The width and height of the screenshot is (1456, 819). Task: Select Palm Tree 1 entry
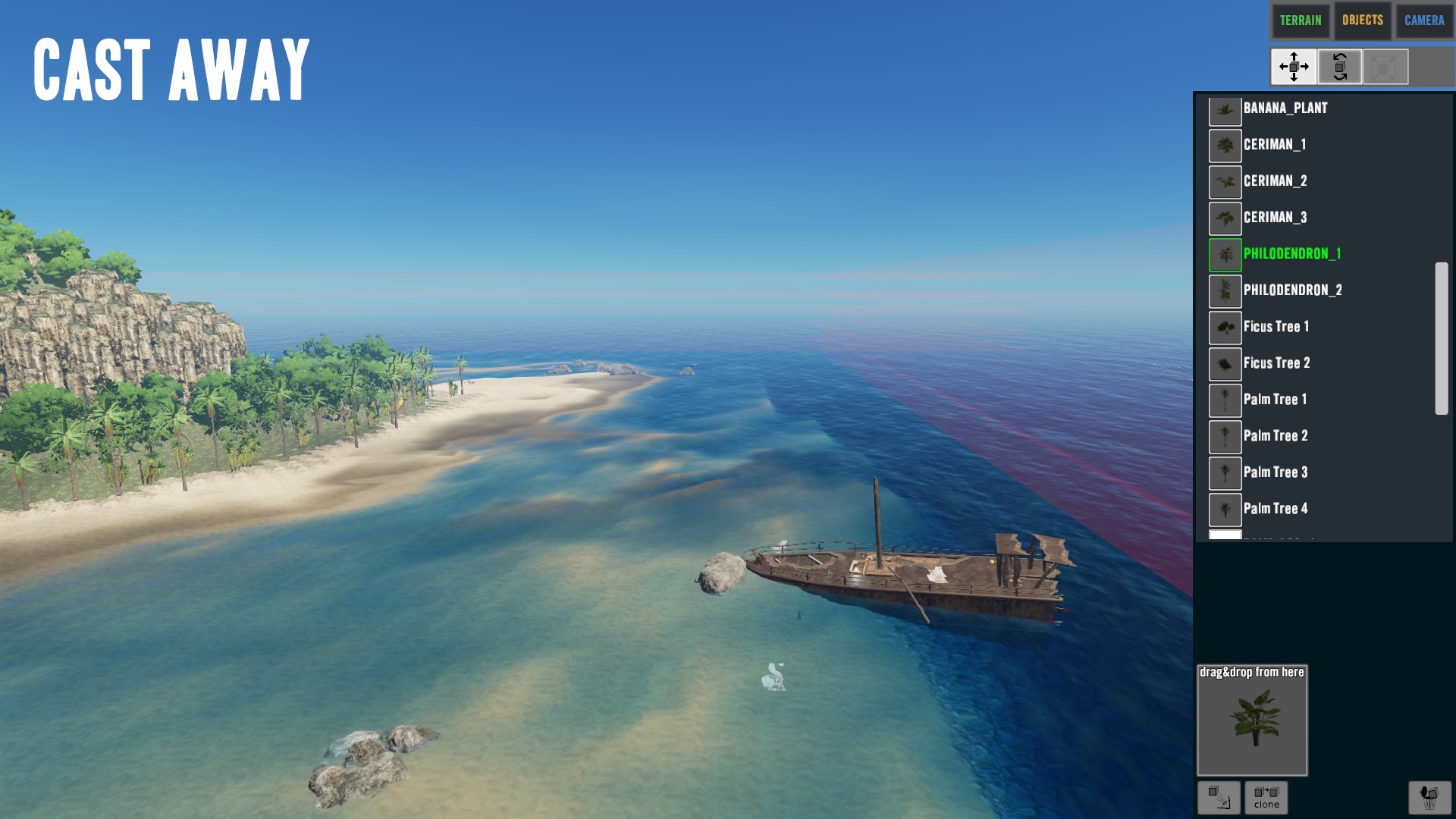pos(1275,400)
